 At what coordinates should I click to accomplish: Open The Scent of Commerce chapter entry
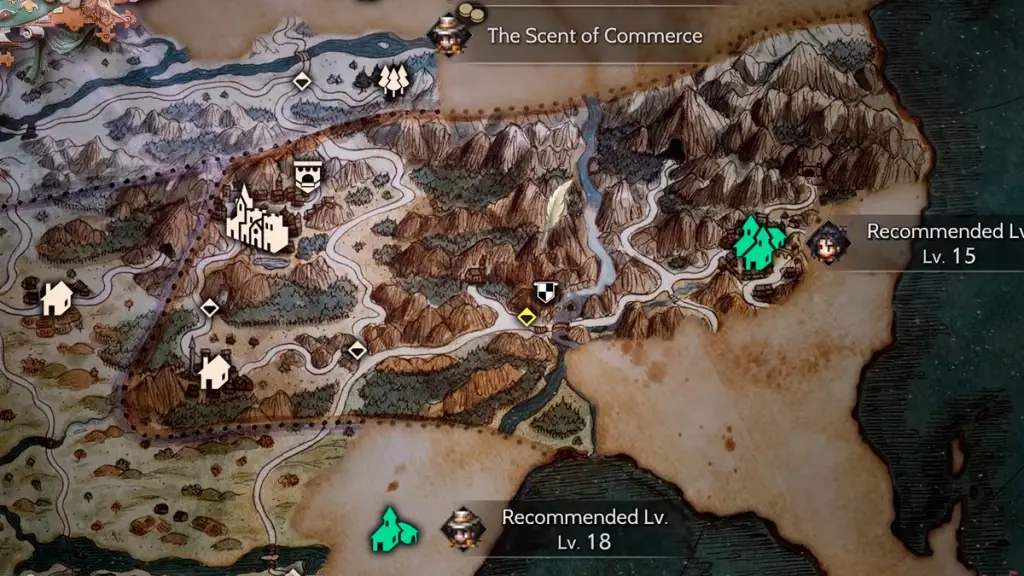[594, 36]
